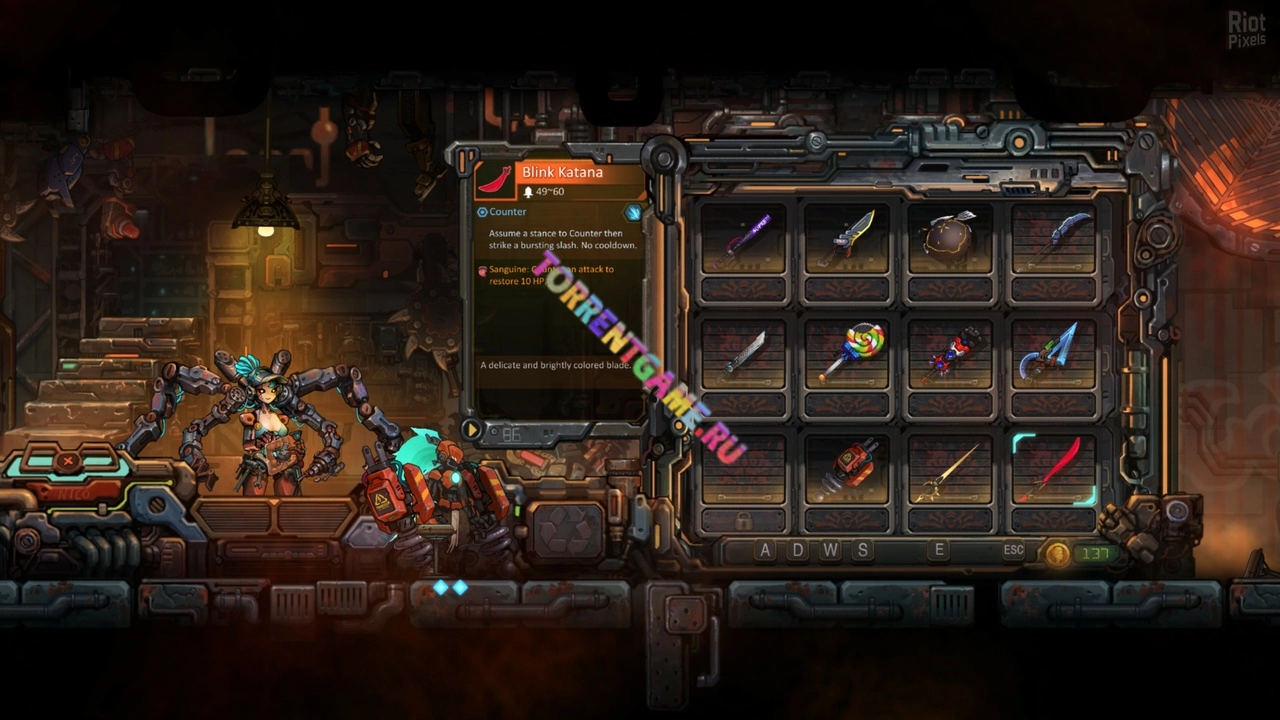
Task: Pick the red and blue gauntlet fist
Action: (950, 354)
